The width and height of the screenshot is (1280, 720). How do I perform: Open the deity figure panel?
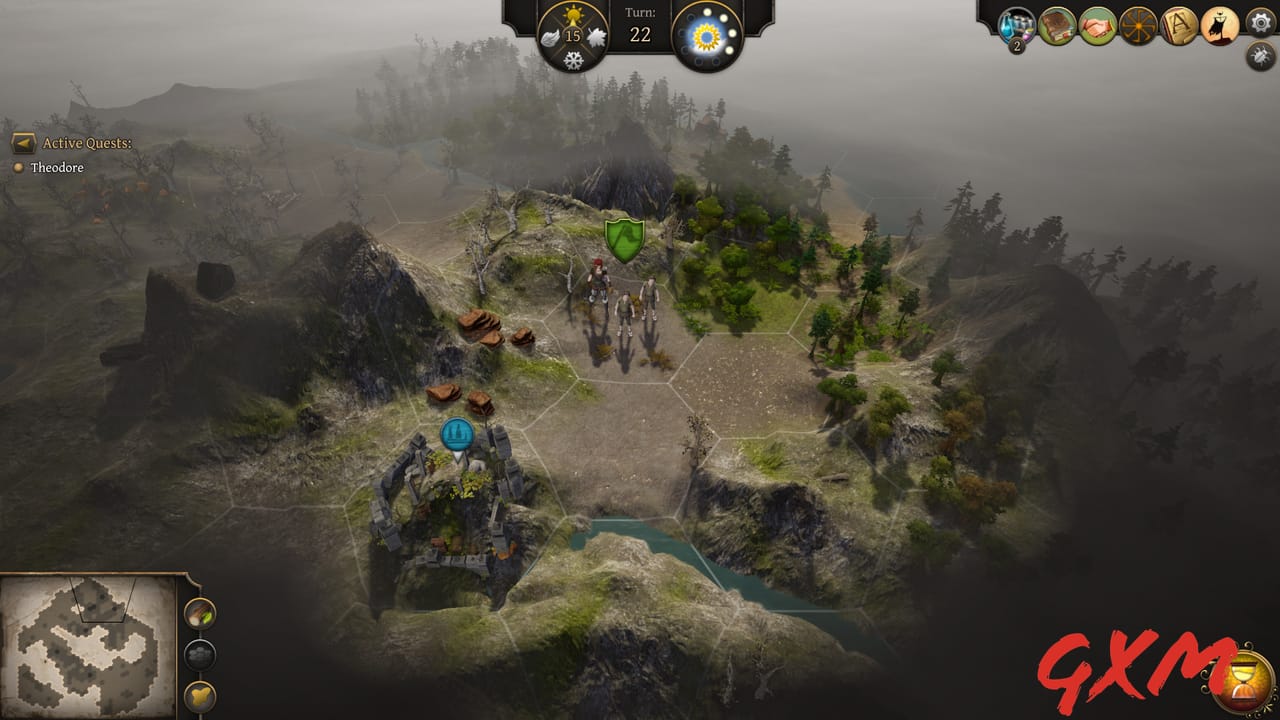pos(1220,25)
